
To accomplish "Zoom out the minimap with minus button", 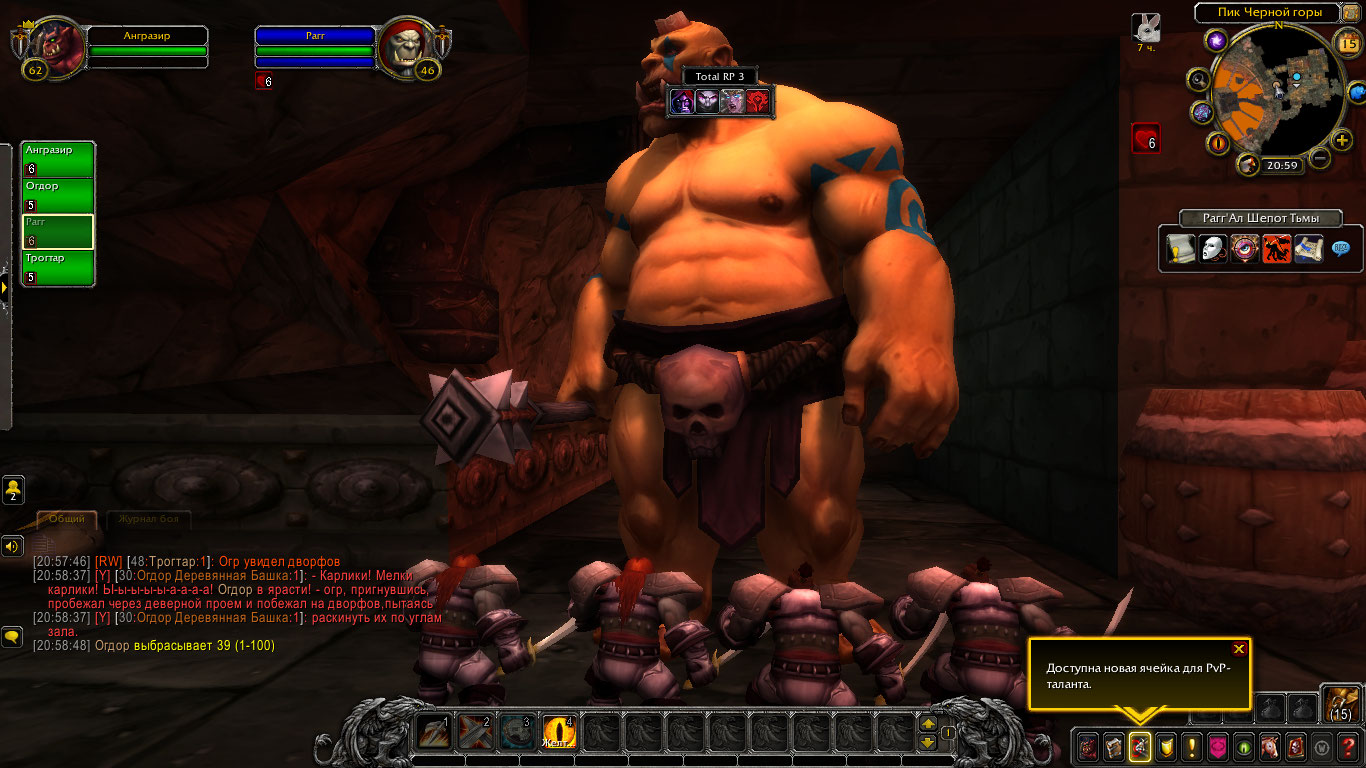I will [x=1320, y=157].
